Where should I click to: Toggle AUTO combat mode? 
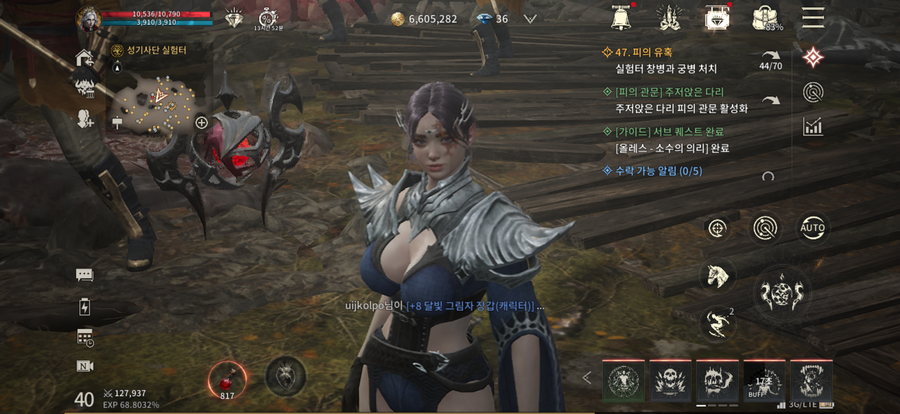pyautogui.click(x=813, y=228)
